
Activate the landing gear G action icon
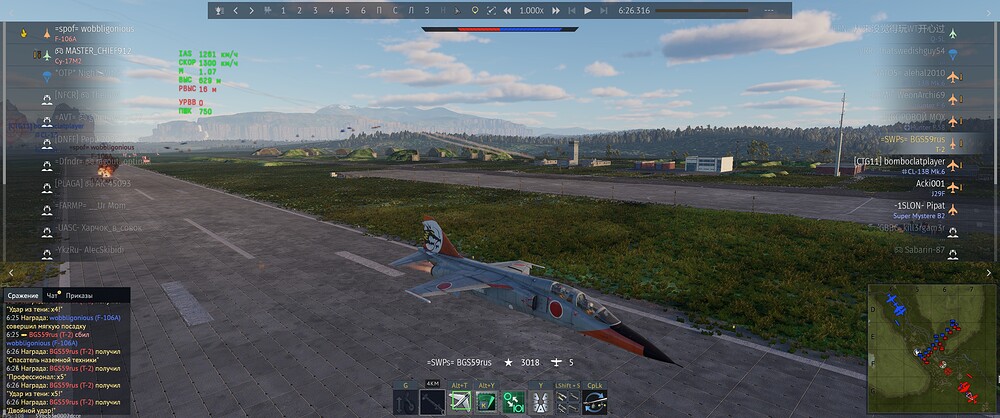tap(406, 402)
